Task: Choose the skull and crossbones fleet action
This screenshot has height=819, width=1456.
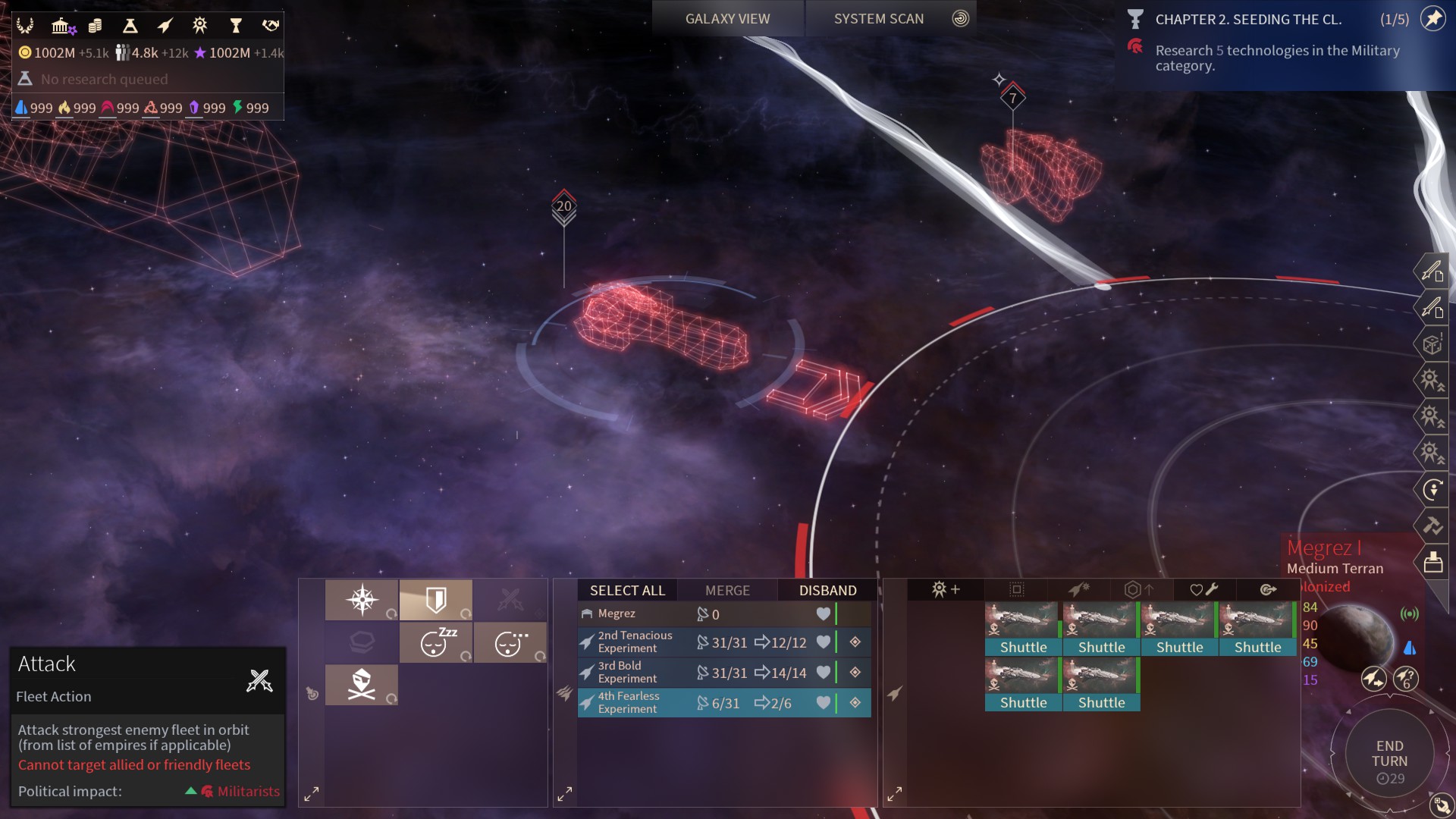Action: pyautogui.click(x=361, y=685)
